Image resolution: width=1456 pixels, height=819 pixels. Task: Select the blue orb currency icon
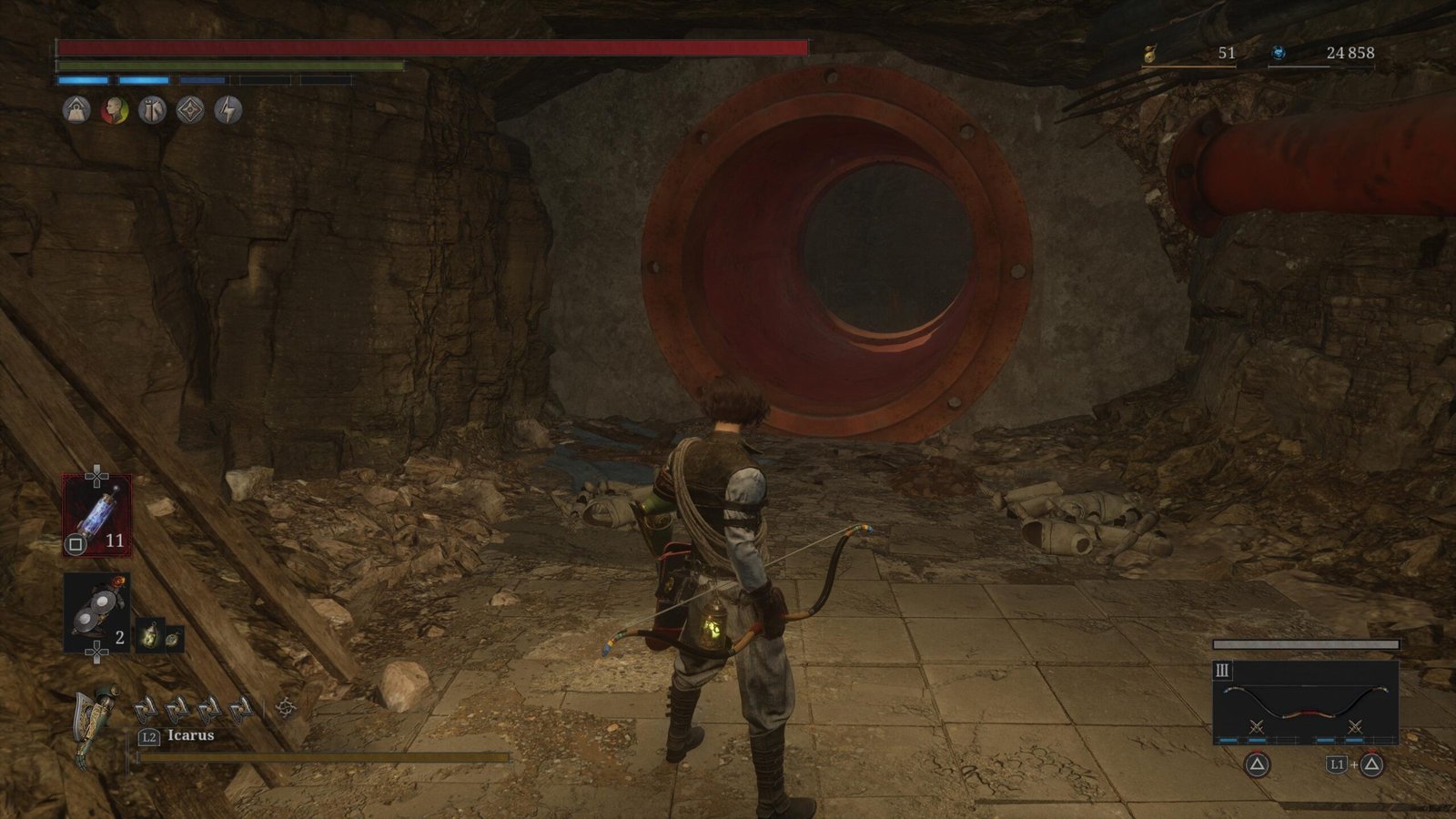[1279, 54]
